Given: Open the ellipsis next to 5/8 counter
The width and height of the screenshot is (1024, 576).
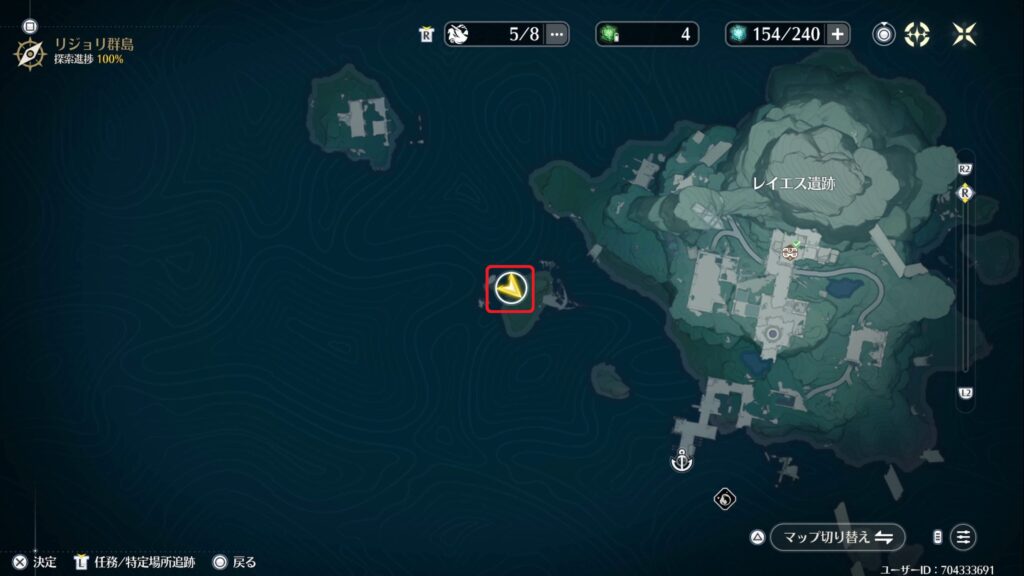Looking at the screenshot, I should click(x=556, y=34).
